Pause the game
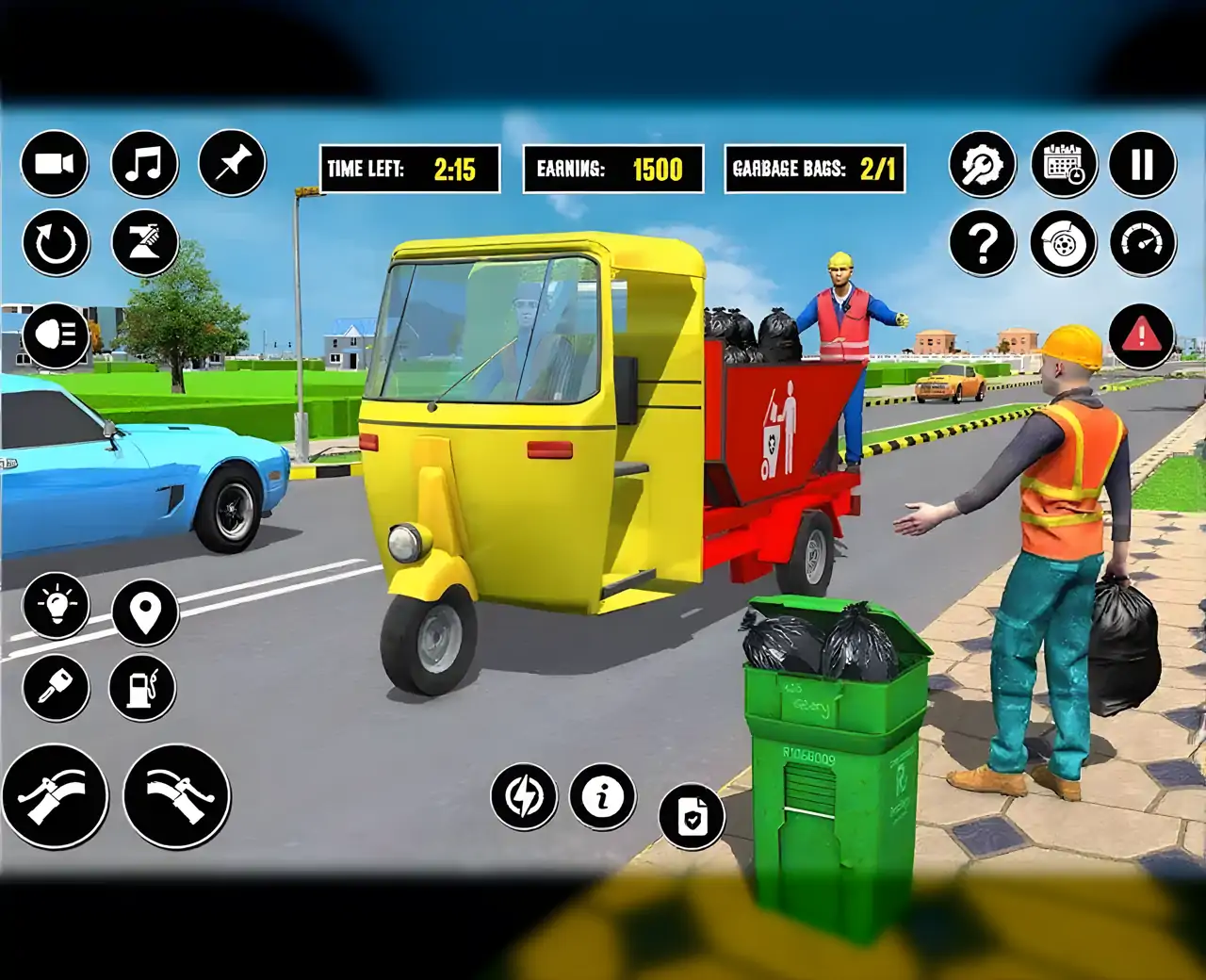This screenshot has width=1206, height=980. pyautogui.click(x=1143, y=165)
